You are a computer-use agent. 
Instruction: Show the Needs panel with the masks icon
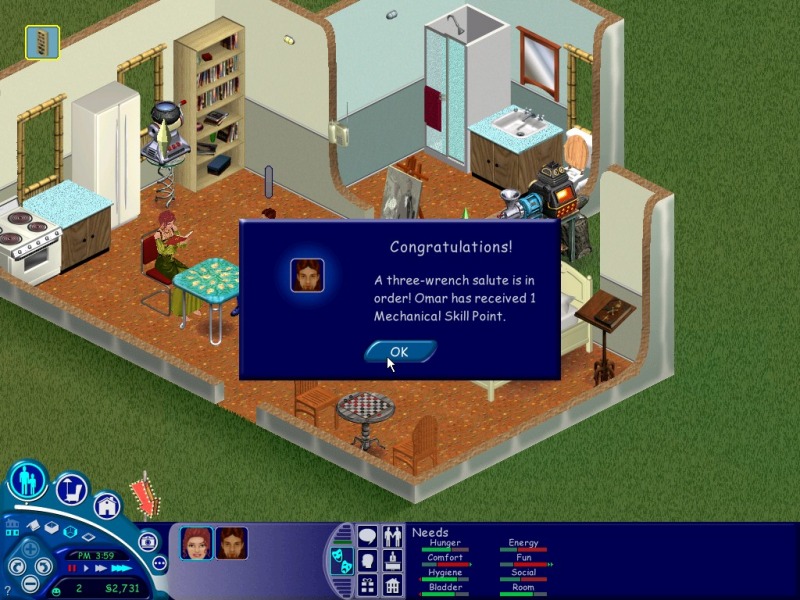(340, 561)
